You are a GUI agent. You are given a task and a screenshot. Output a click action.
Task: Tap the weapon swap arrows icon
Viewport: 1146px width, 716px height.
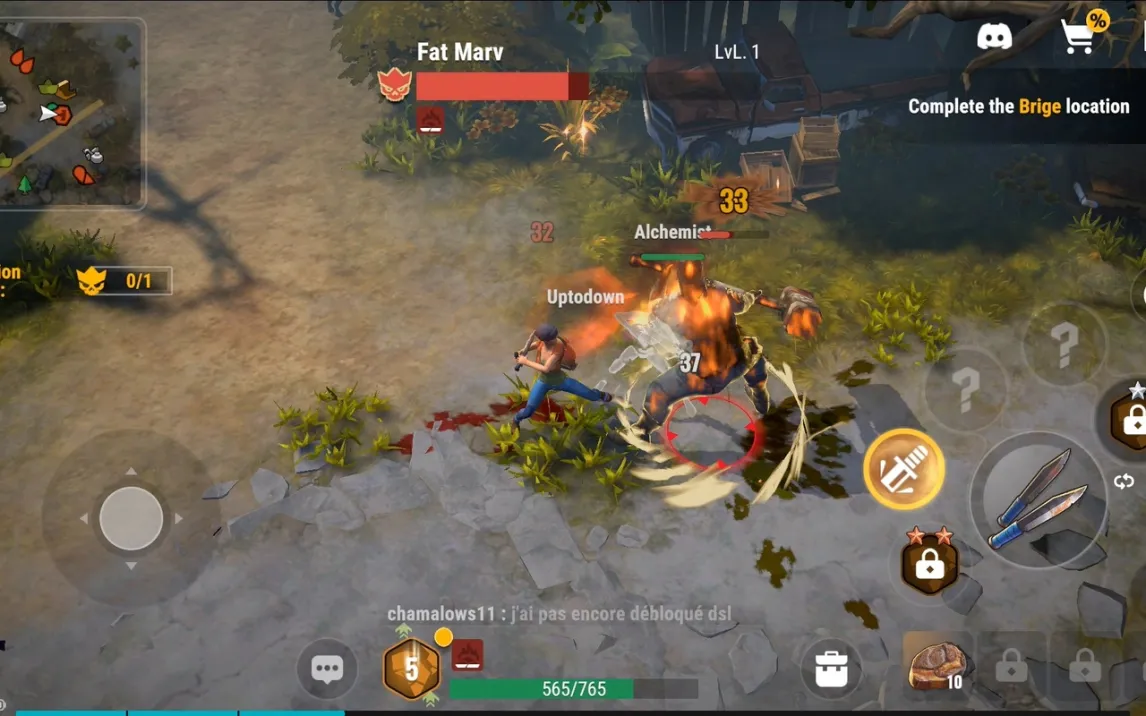click(1123, 482)
